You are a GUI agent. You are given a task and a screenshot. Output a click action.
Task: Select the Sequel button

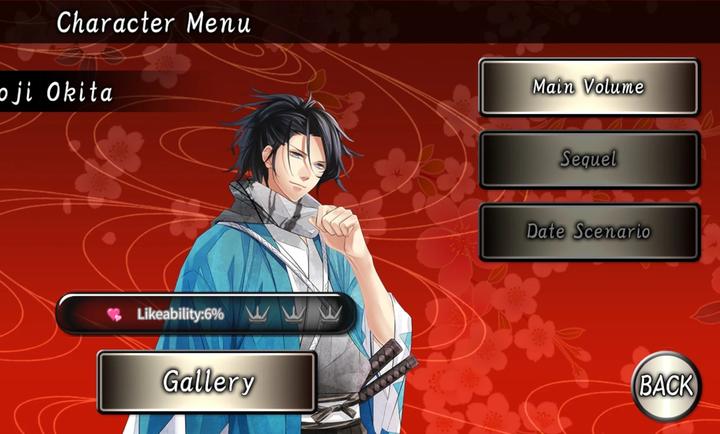(588, 159)
